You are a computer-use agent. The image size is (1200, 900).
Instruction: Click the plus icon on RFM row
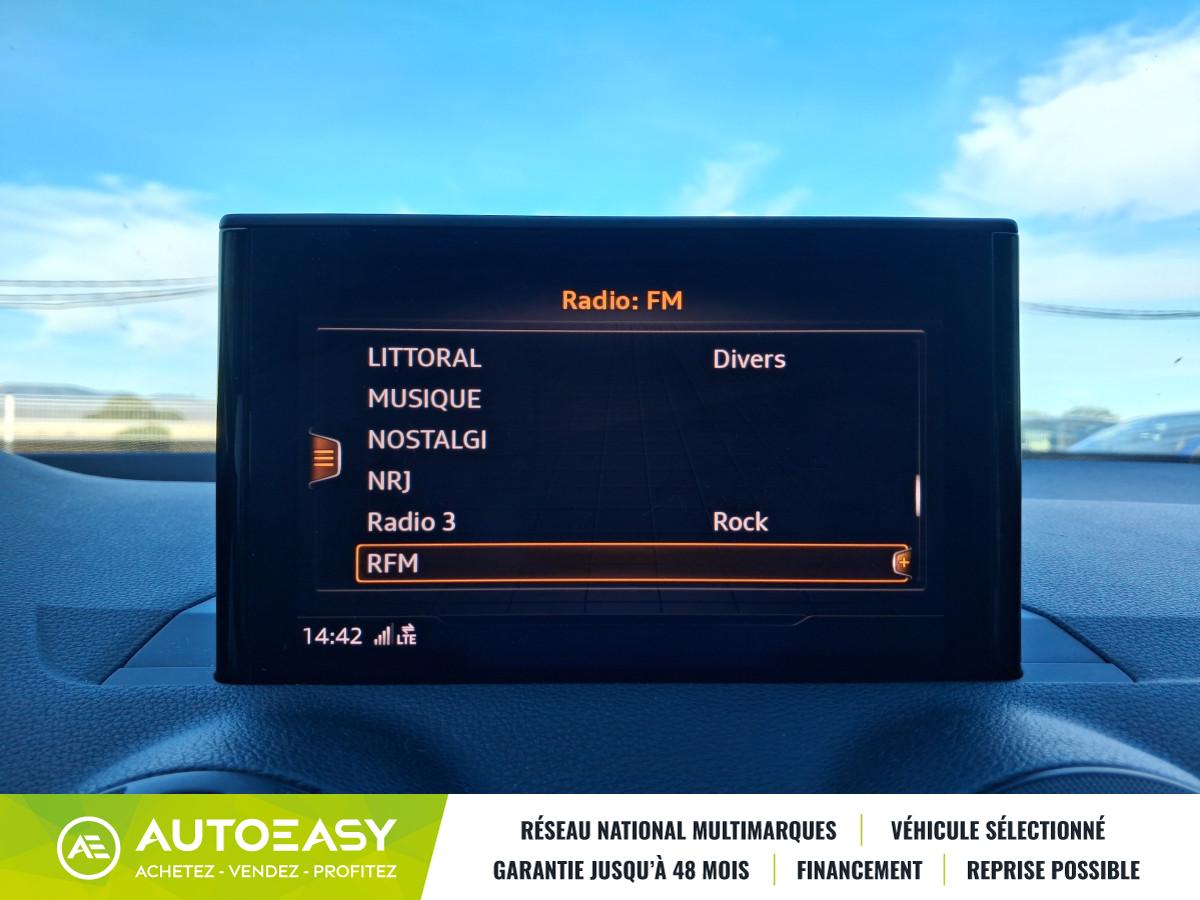902,563
